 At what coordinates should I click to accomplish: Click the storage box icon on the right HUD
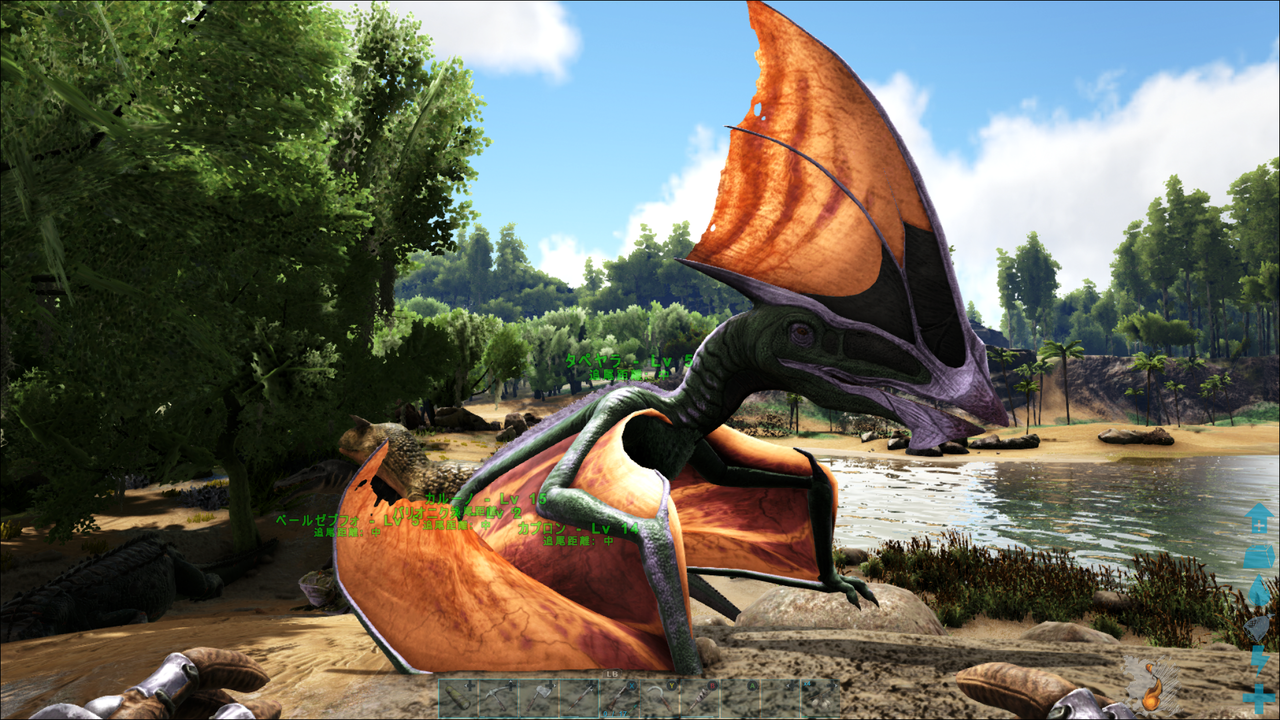(1259, 557)
